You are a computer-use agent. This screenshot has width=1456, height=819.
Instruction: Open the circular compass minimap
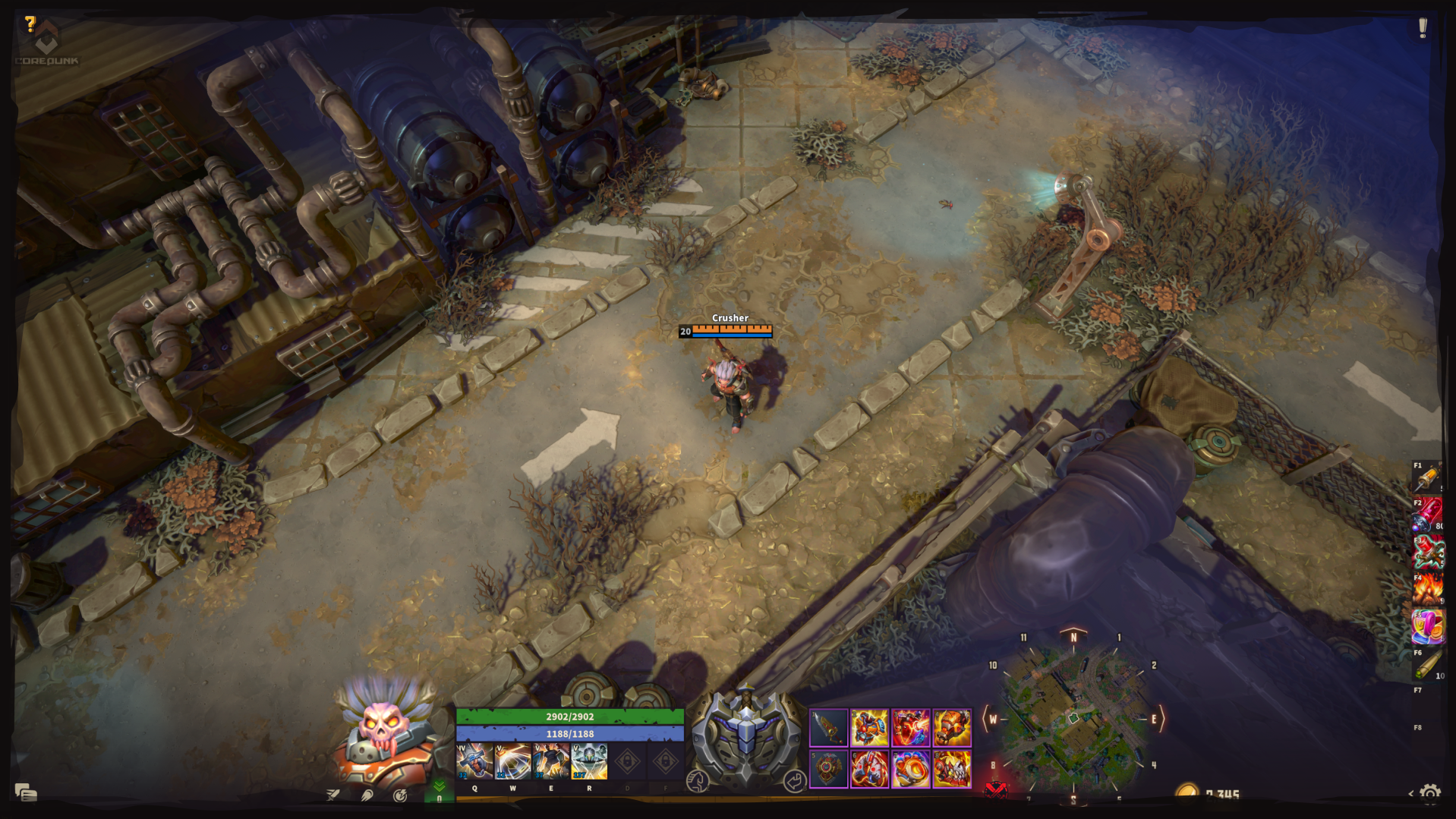click(x=1073, y=718)
